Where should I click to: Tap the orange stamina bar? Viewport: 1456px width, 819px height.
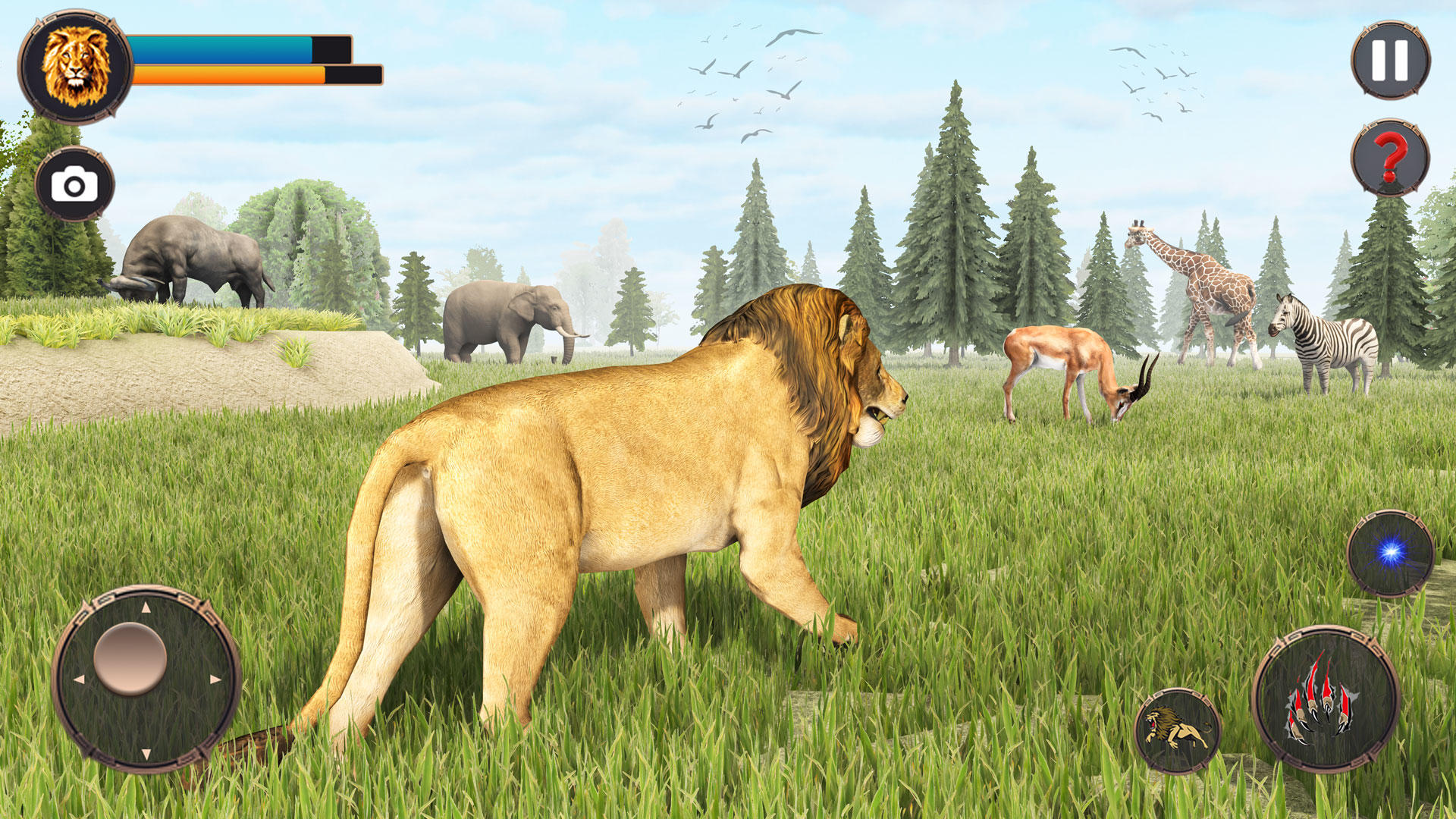[x=227, y=74]
